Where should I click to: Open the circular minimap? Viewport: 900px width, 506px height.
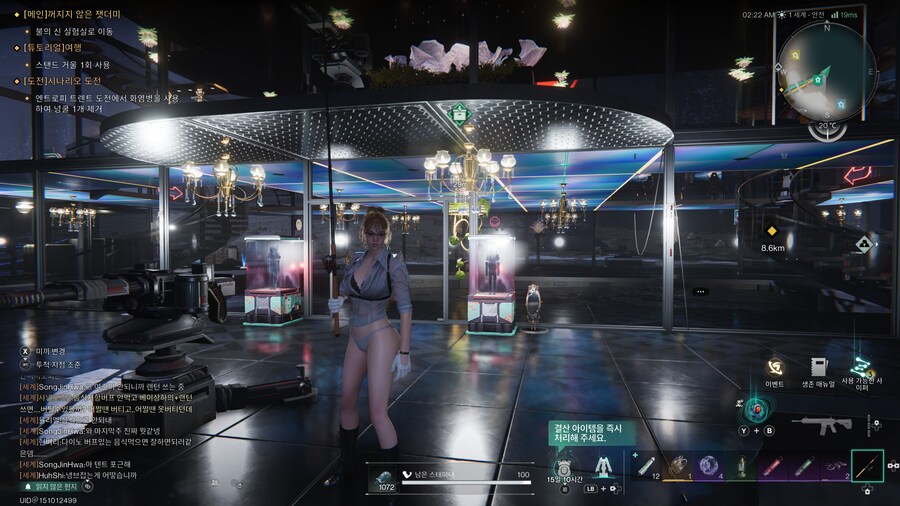pos(826,73)
